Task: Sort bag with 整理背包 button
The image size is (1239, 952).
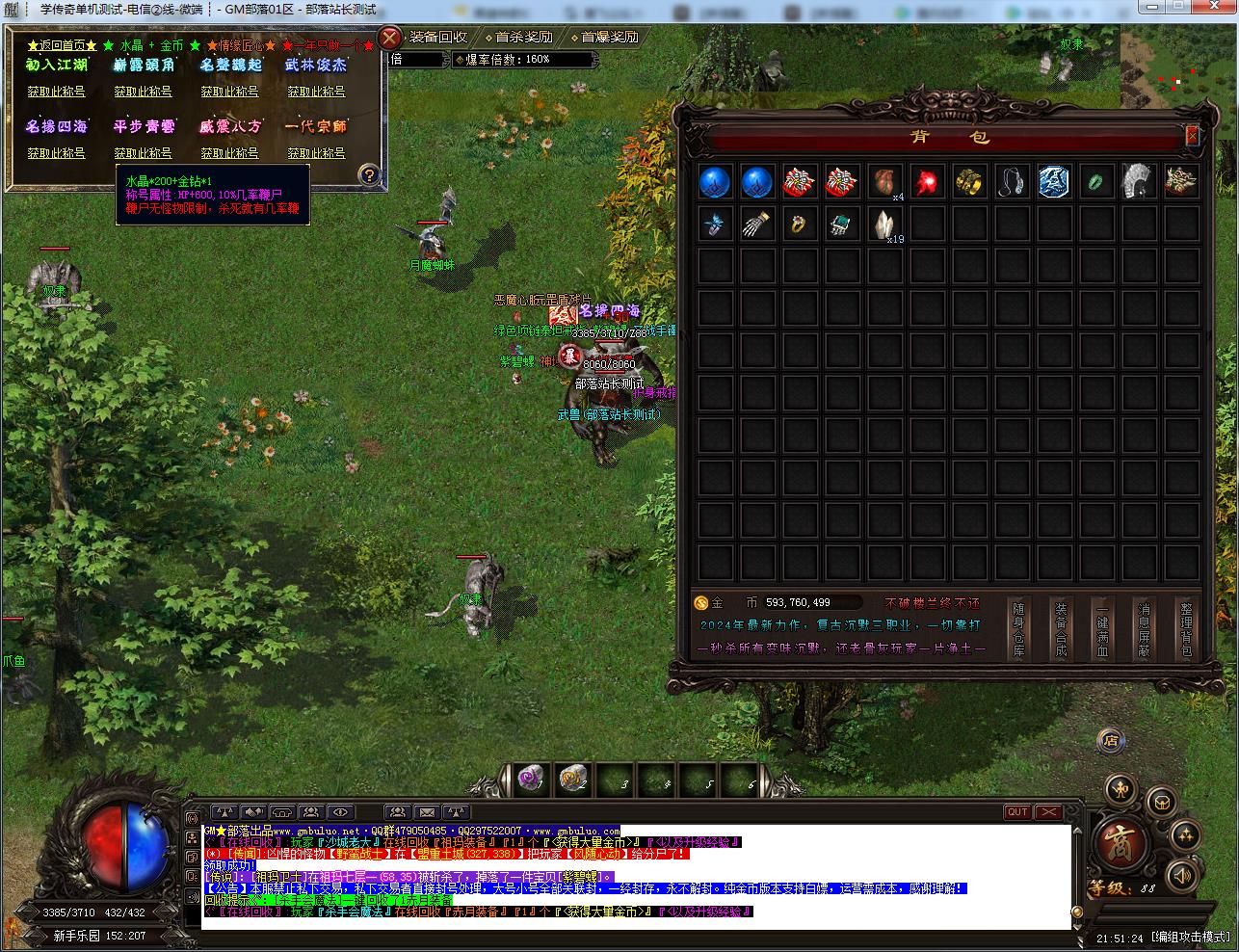Action: 1186,629
